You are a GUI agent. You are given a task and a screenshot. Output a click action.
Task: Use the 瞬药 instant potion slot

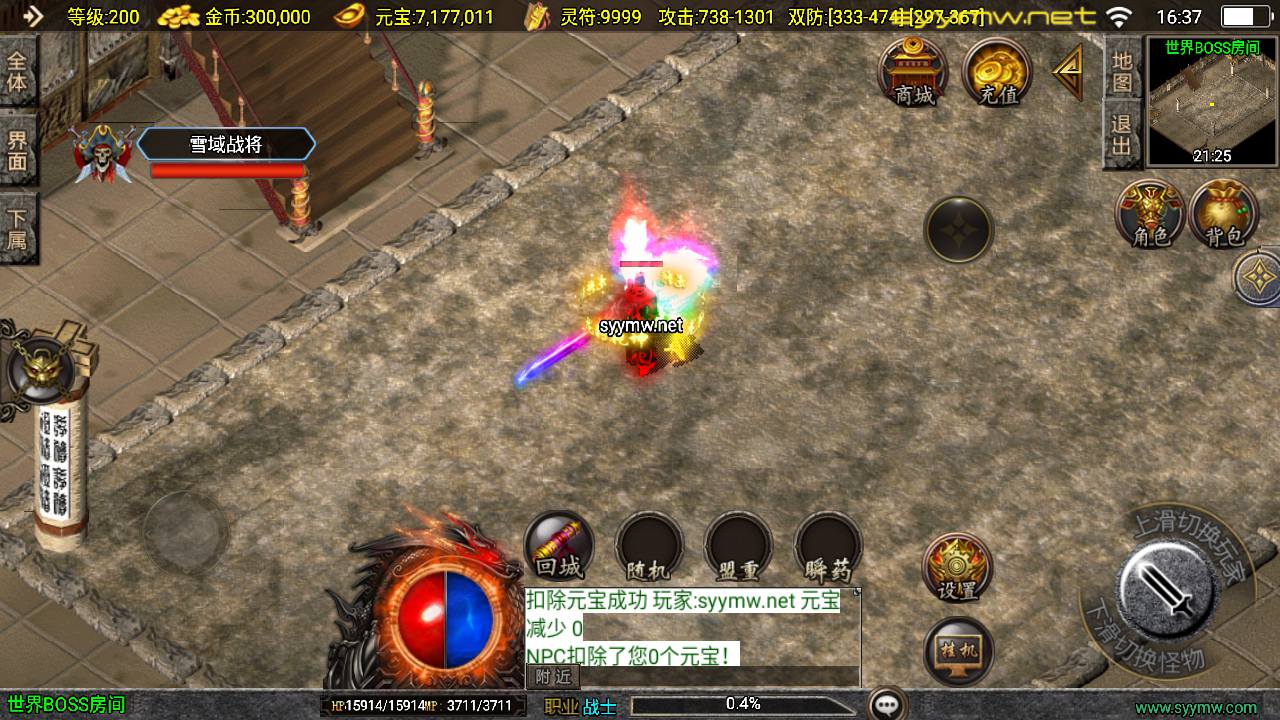[x=828, y=547]
